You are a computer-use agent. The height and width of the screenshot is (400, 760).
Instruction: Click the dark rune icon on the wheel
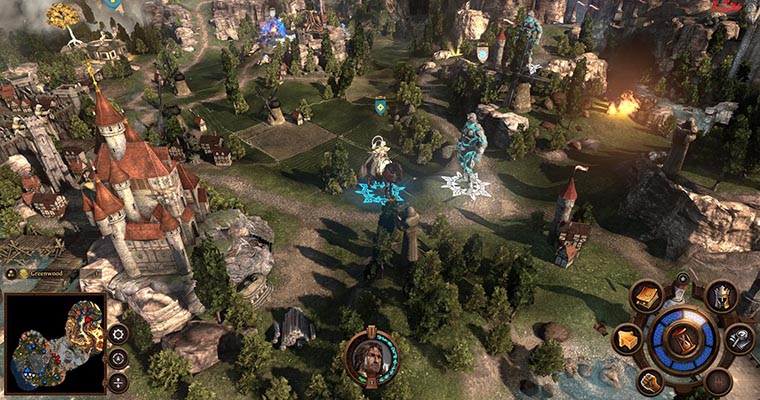coord(718,381)
